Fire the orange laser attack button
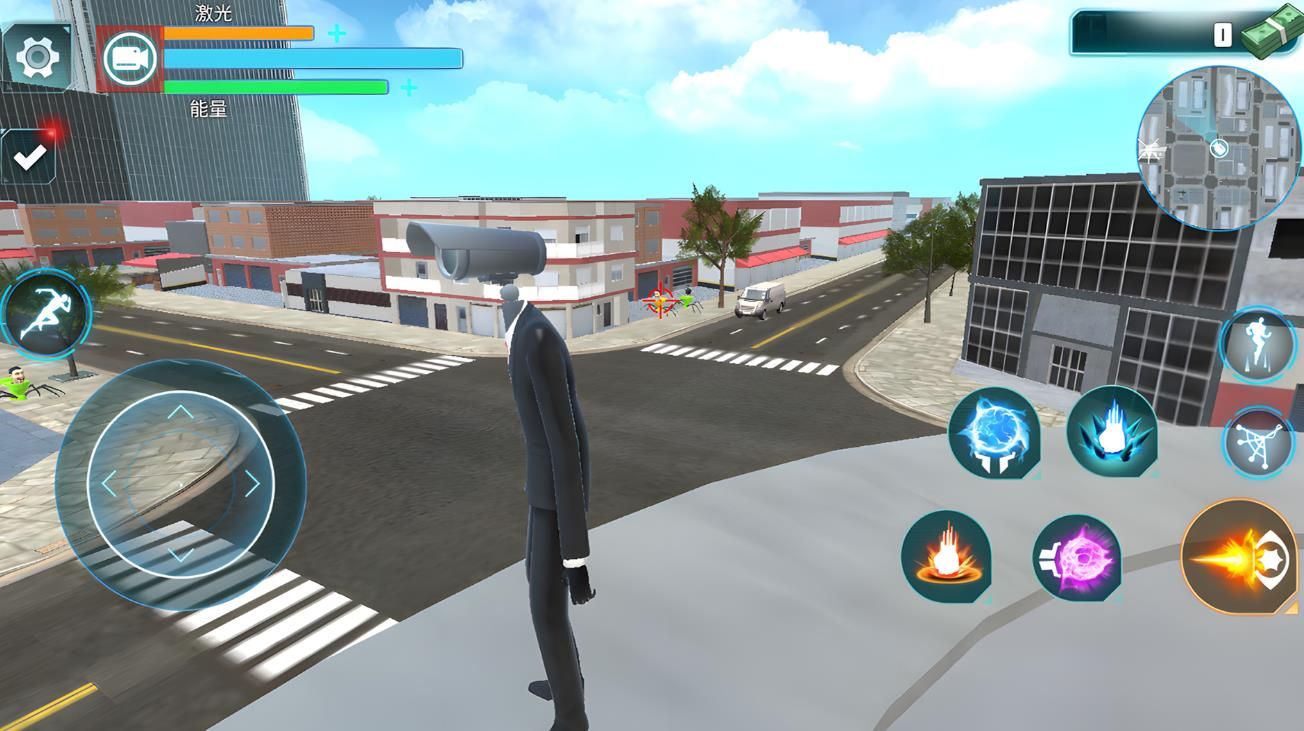This screenshot has height=731, width=1304. (1239, 556)
